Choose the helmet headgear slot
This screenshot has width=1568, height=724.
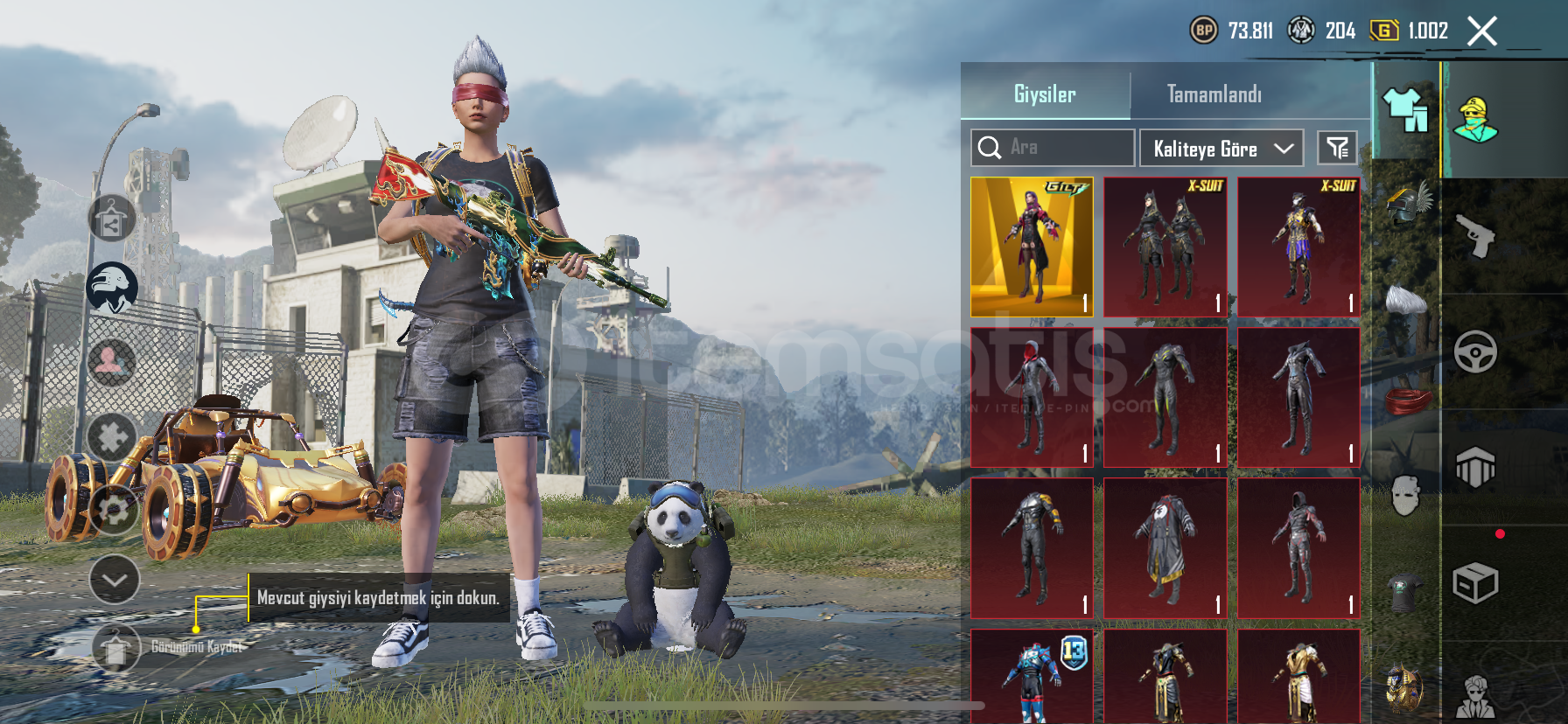tap(1405, 203)
